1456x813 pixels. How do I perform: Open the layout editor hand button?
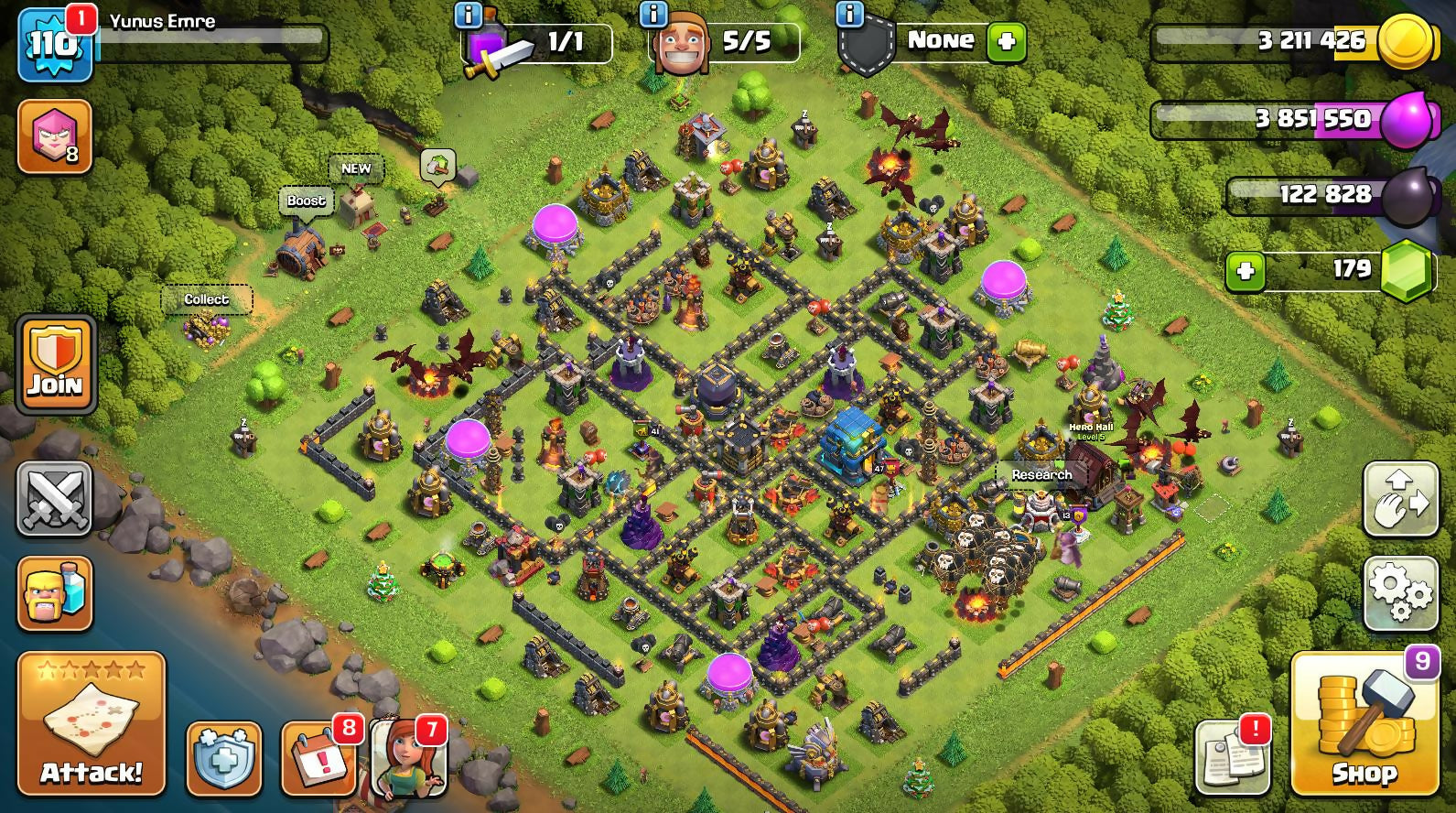[x=1399, y=499]
